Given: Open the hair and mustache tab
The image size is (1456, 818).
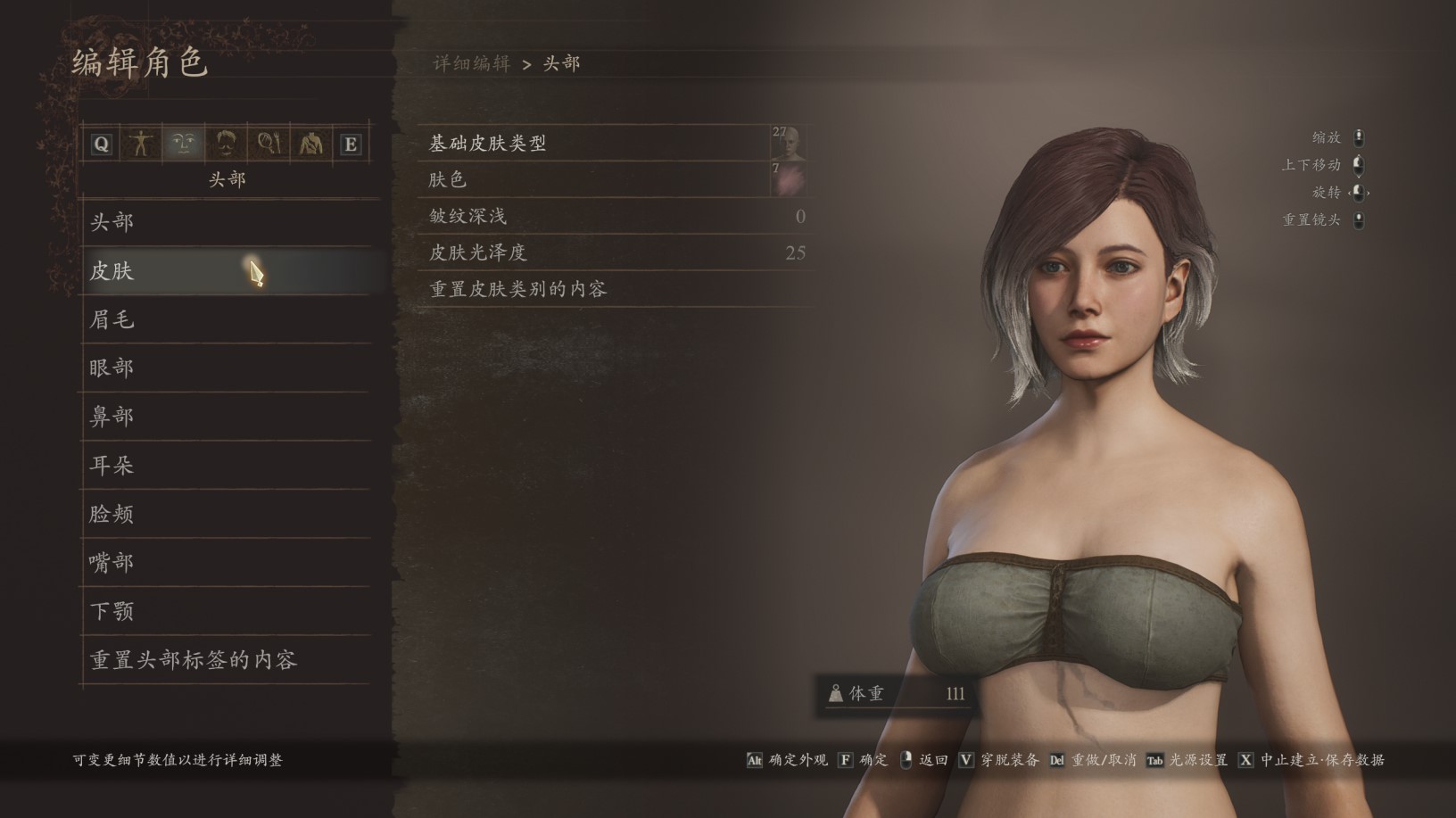Looking at the screenshot, I should coord(225,144).
